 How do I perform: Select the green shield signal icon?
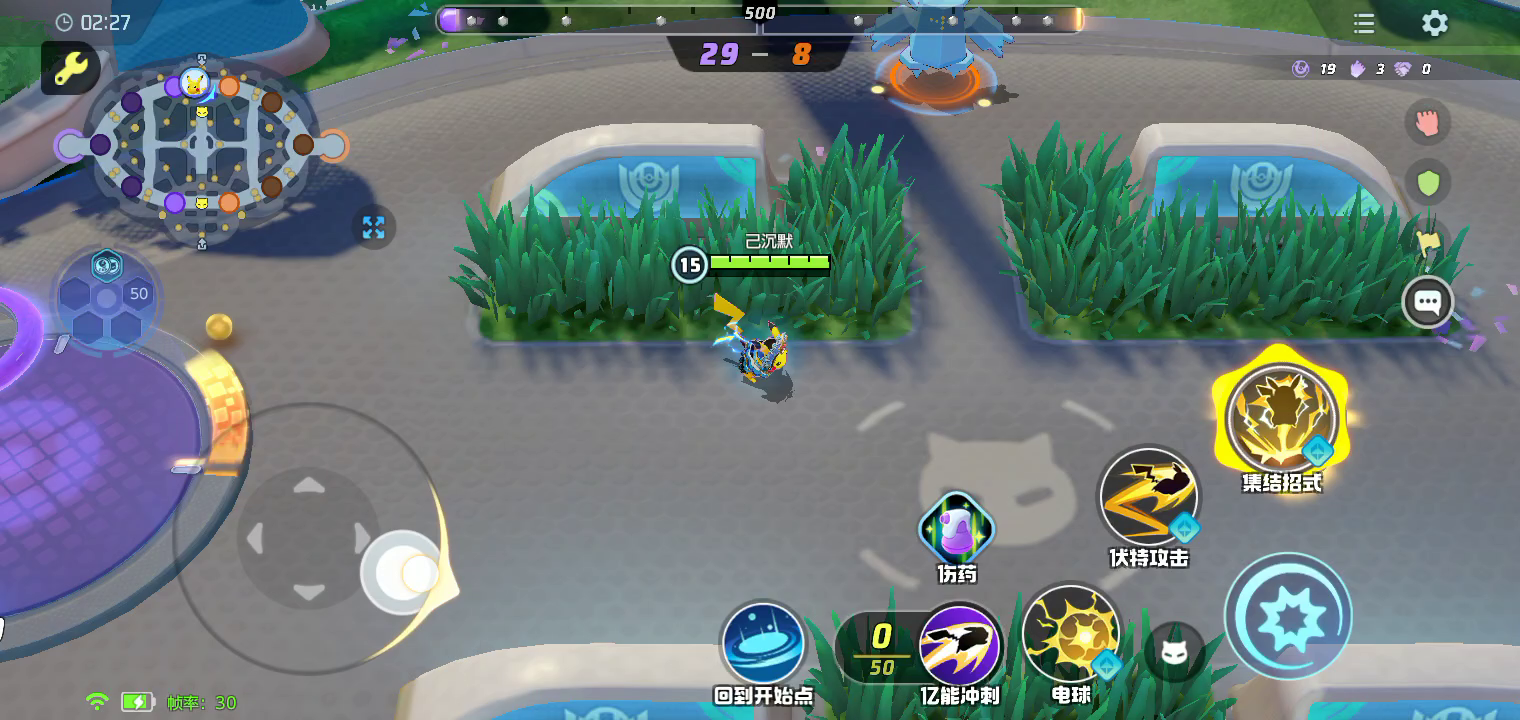pyautogui.click(x=1427, y=183)
